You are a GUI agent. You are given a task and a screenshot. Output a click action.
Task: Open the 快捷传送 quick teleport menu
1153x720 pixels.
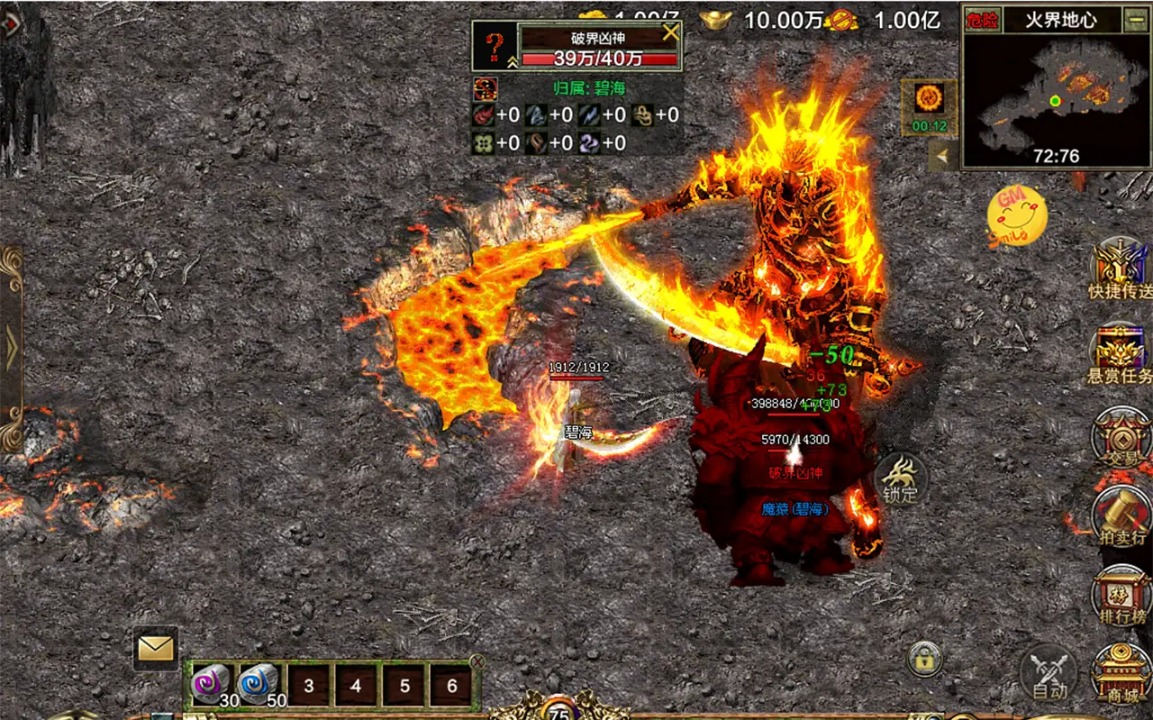[x=1119, y=268]
